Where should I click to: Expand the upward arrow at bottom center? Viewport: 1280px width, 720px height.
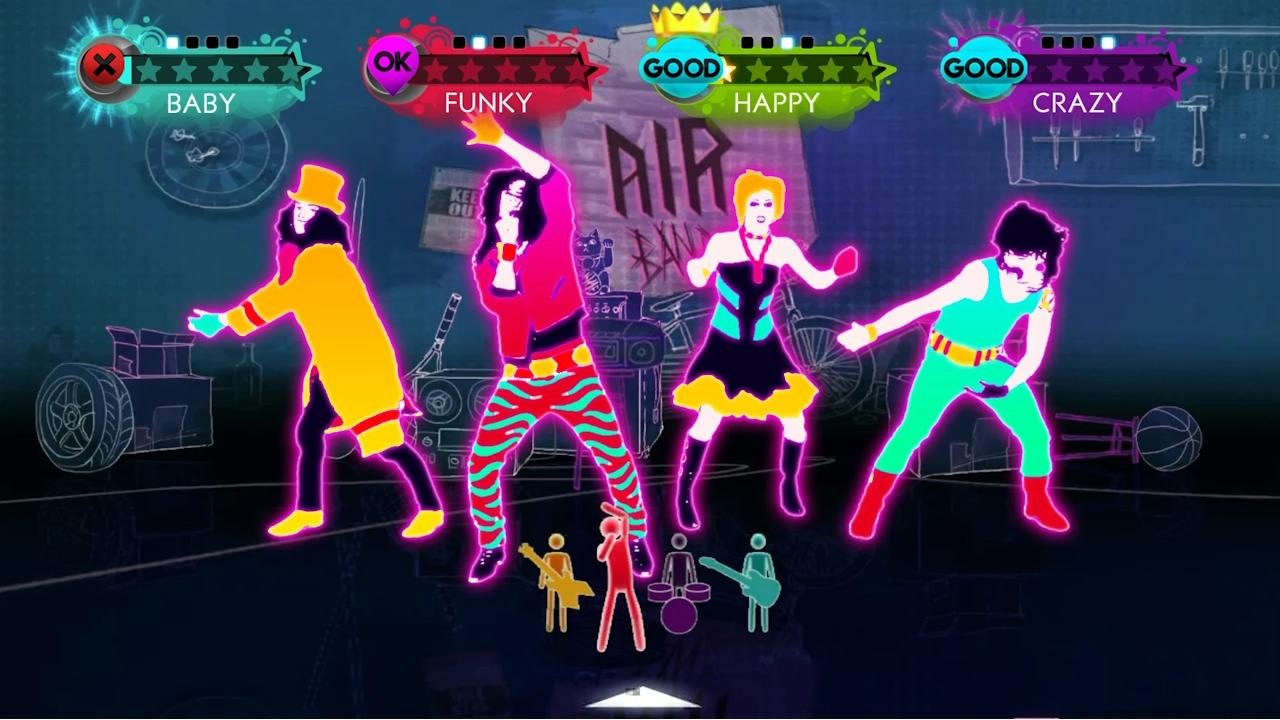pyautogui.click(x=644, y=699)
